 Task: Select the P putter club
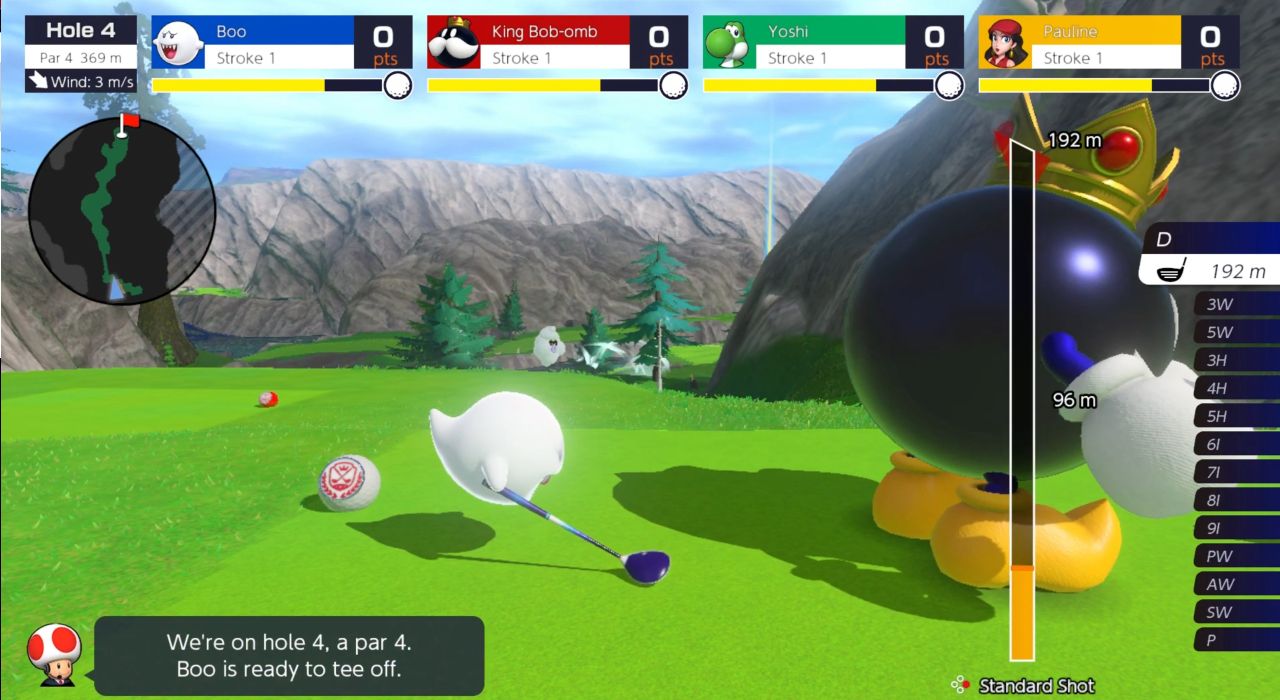(x=1235, y=640)
